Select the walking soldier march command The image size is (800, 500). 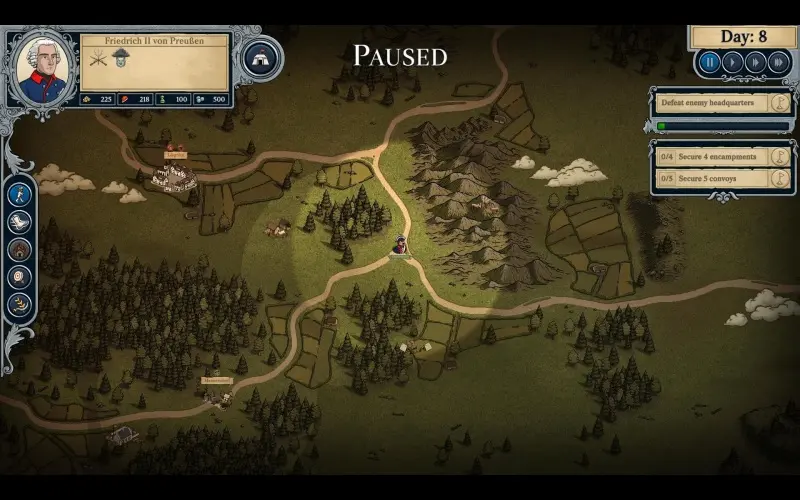point(20,193)
